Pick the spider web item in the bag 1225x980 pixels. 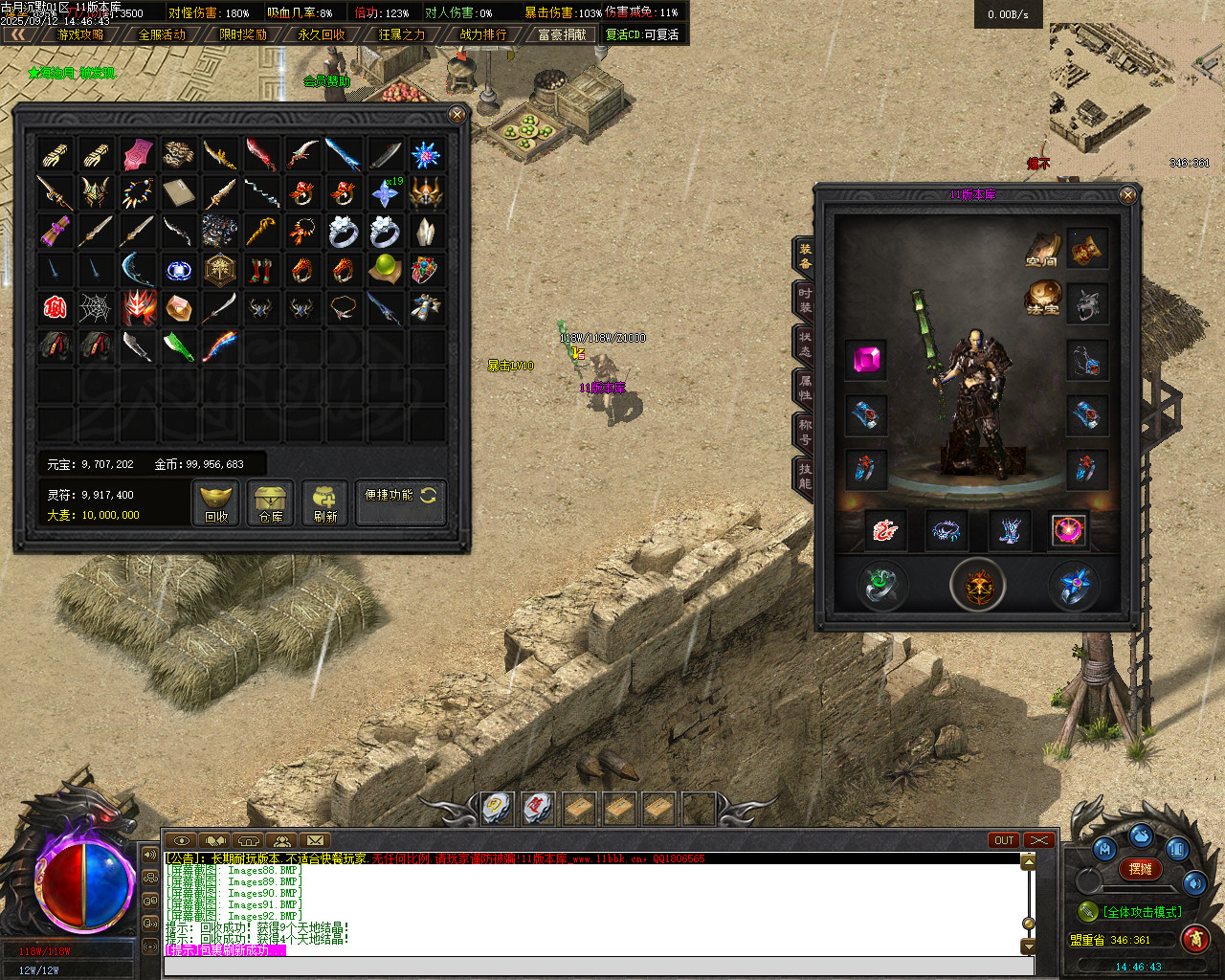pyautogui.click(x=96, y=307)
